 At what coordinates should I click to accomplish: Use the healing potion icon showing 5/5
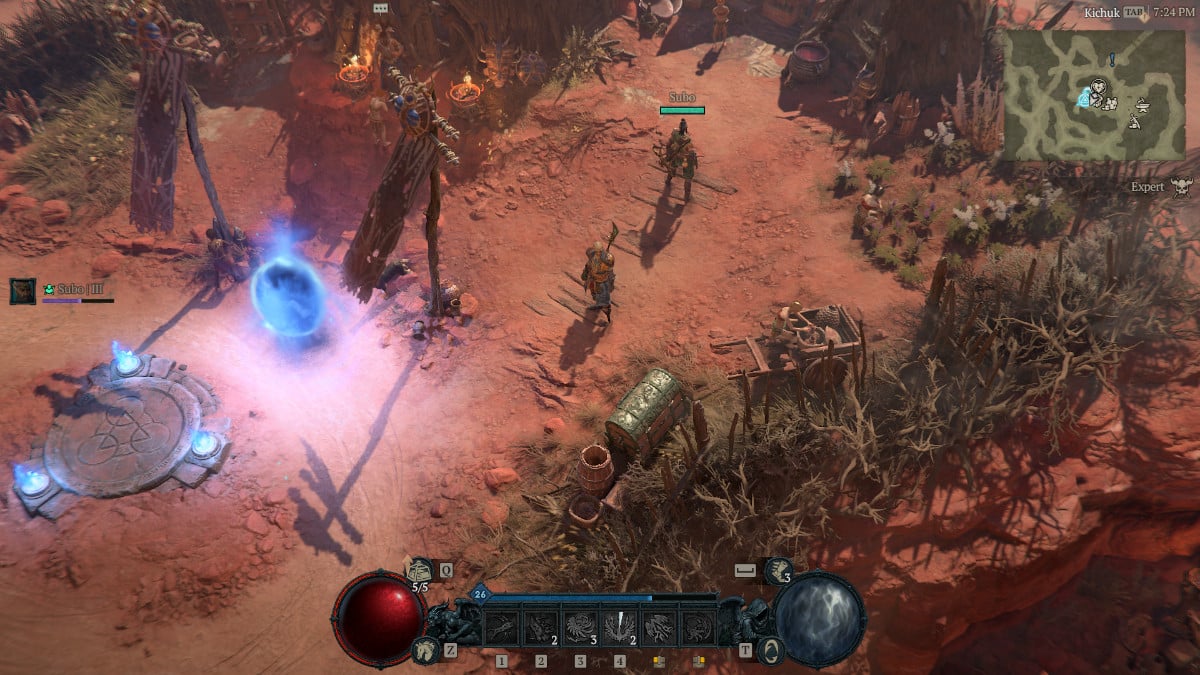[420, 571]
